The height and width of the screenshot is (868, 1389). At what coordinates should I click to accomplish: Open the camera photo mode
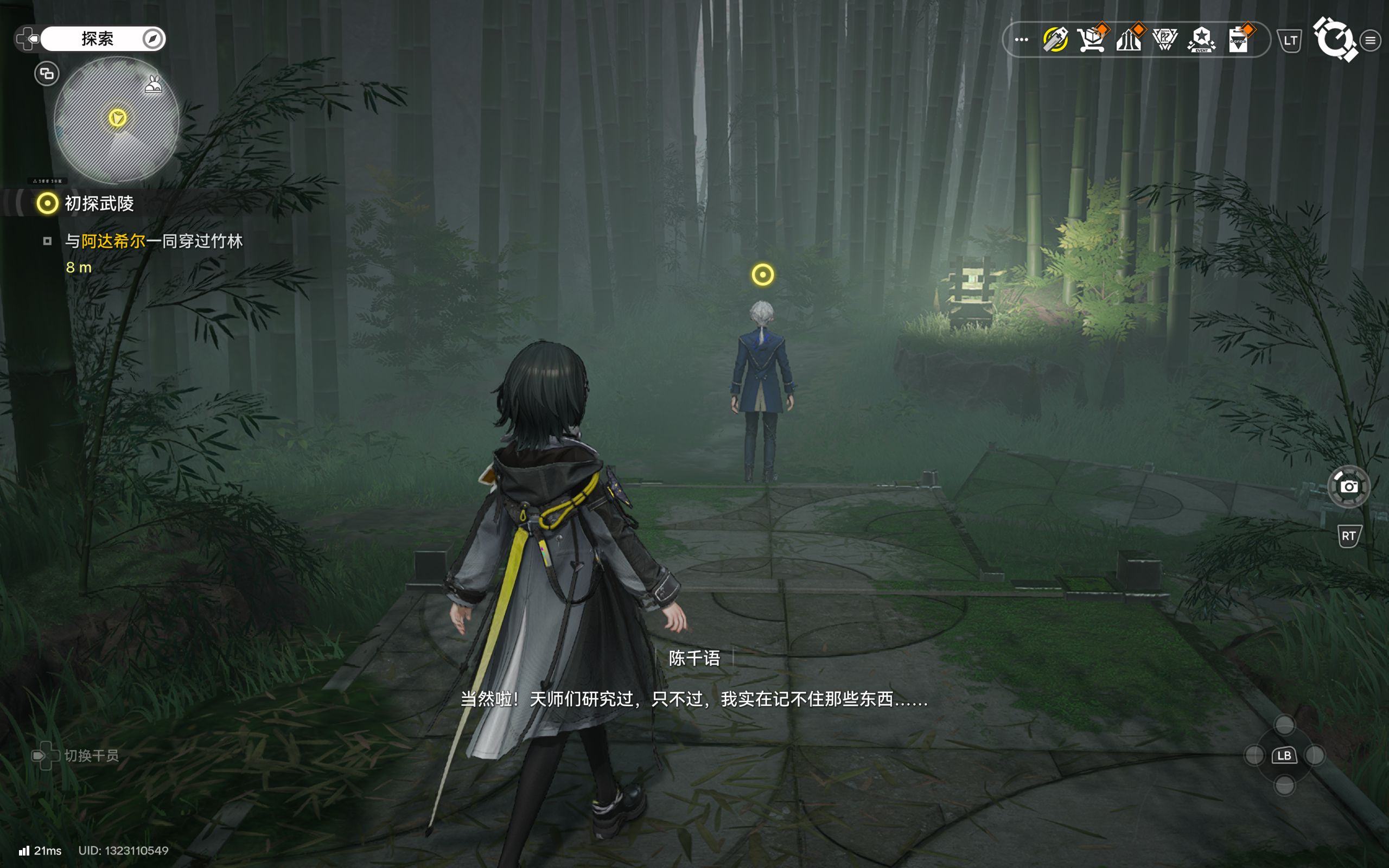1348,487
